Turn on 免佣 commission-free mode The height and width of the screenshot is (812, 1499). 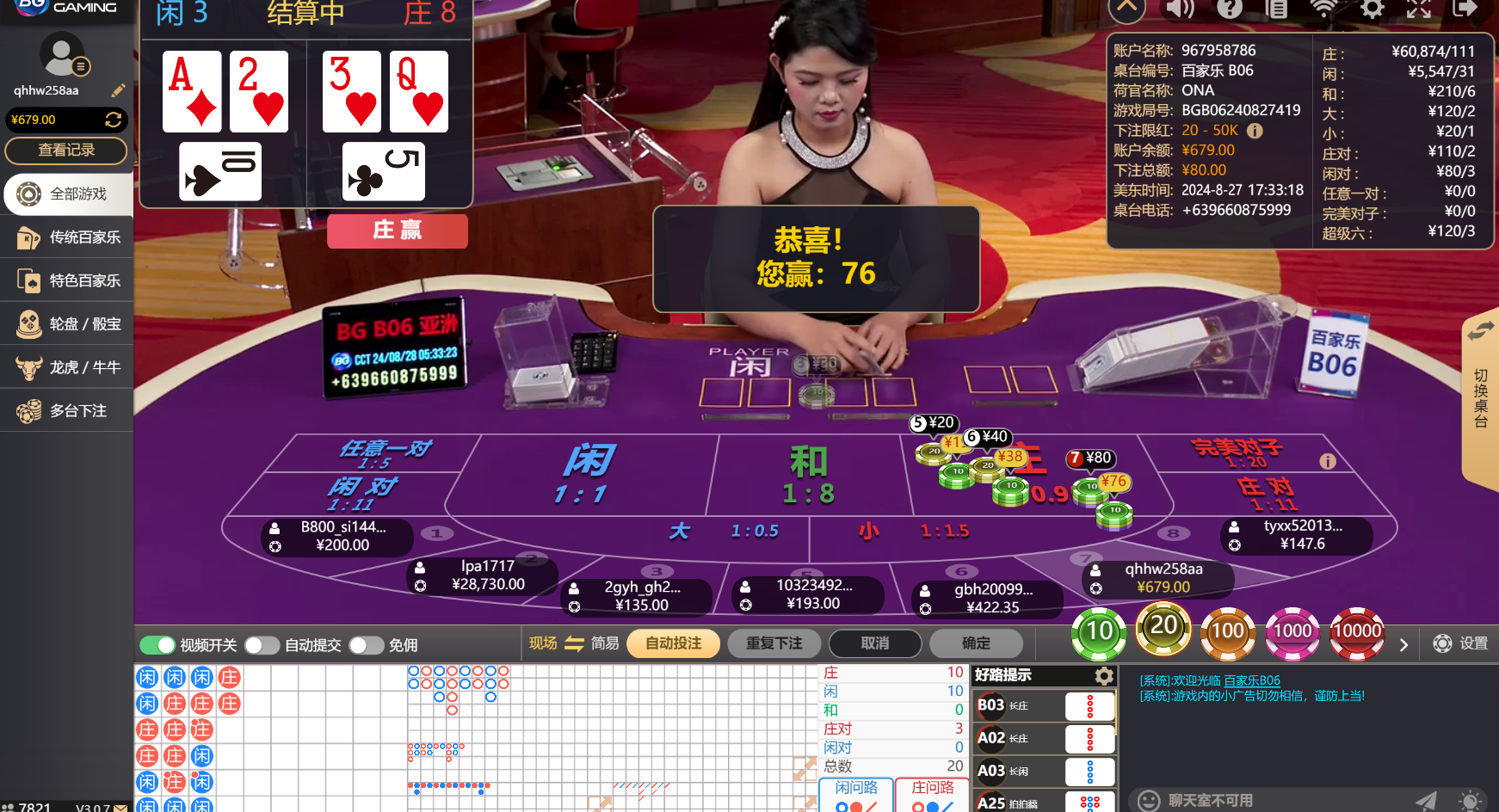coord(367,644)
